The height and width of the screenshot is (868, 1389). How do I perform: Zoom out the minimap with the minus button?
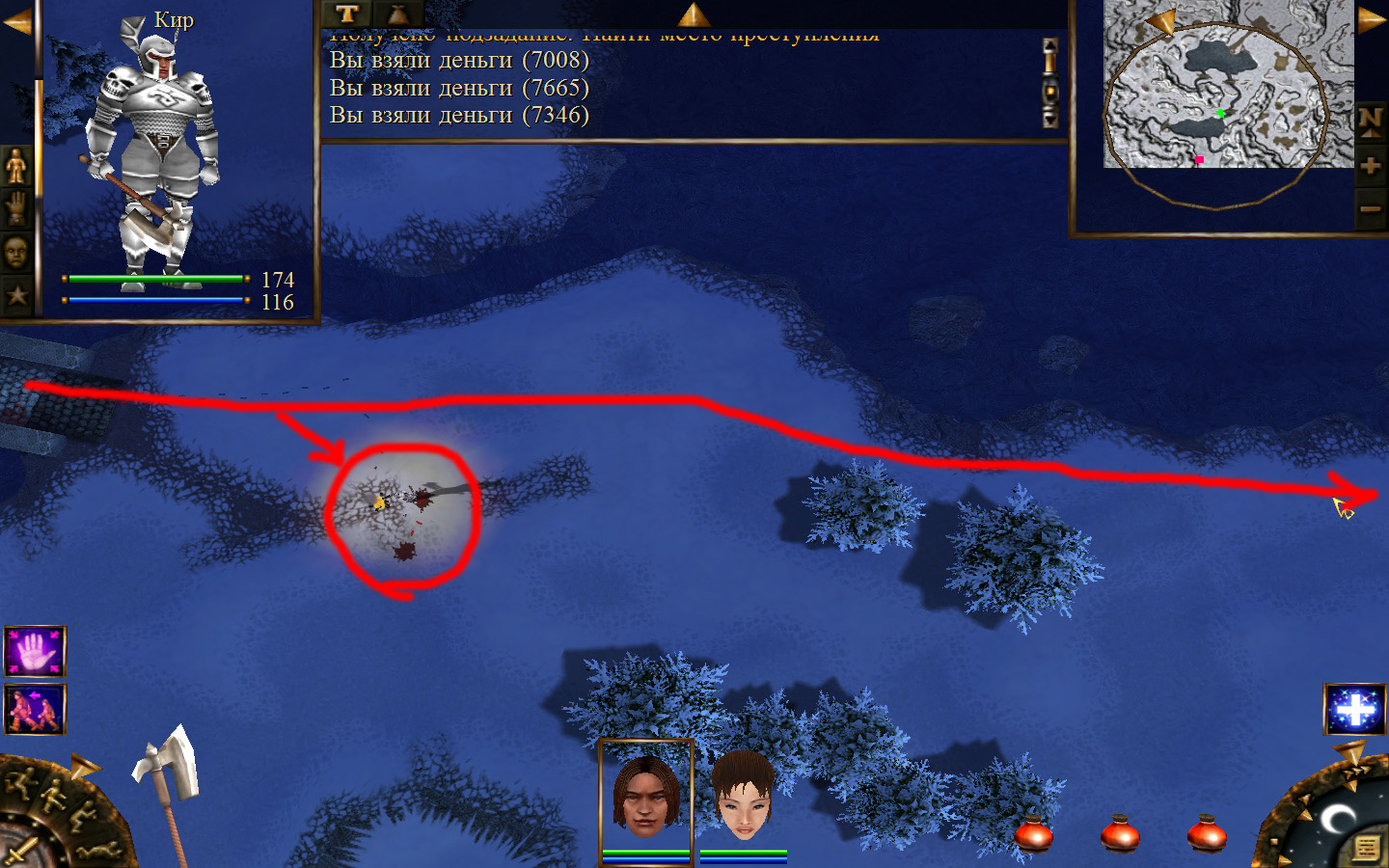(1370, 208)
